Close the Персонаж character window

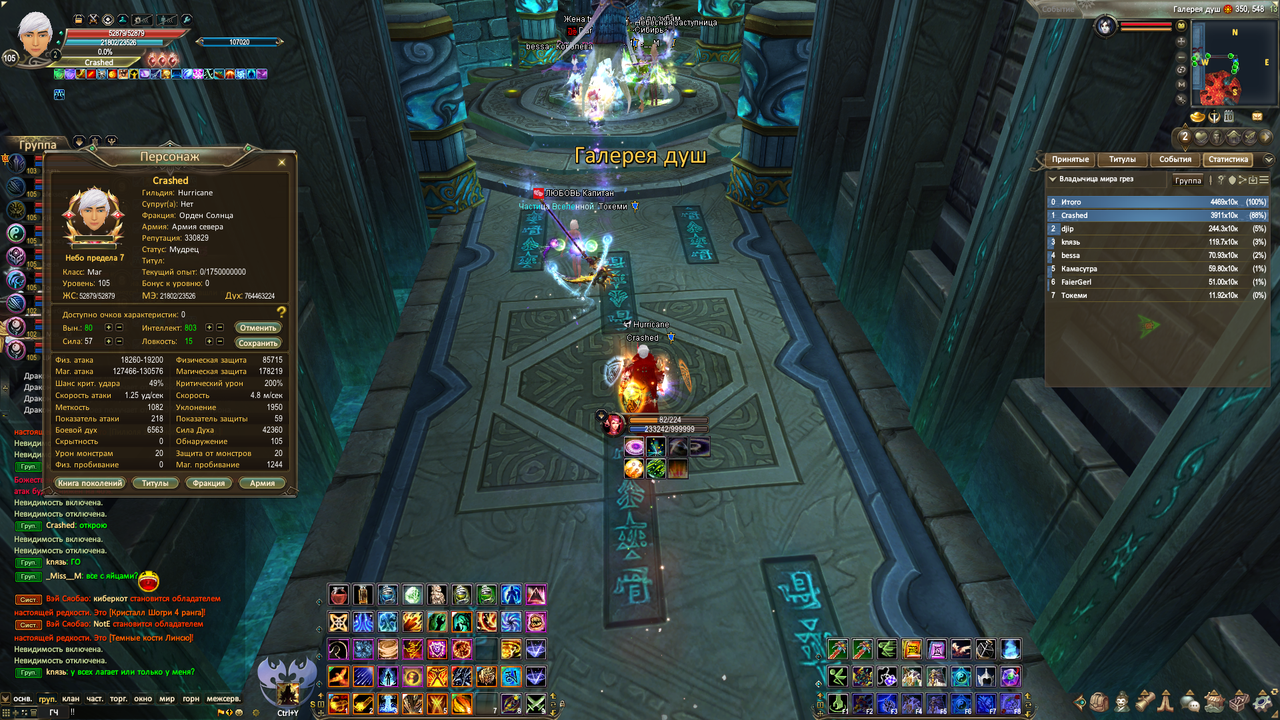point(281,162)
